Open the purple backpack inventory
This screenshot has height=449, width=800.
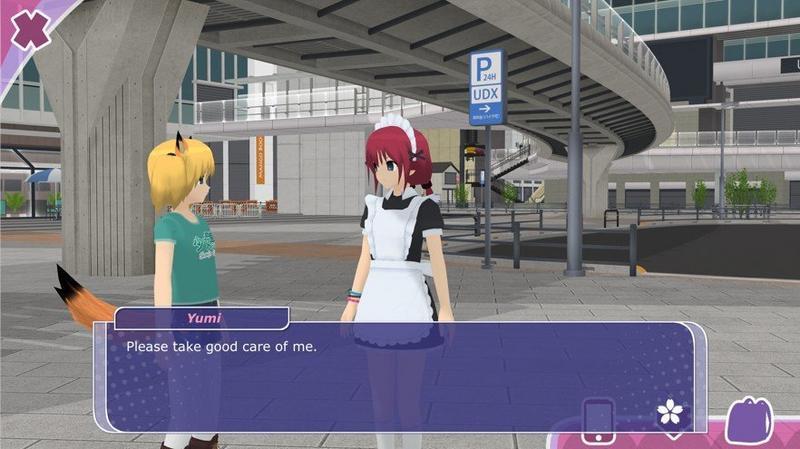752,419
